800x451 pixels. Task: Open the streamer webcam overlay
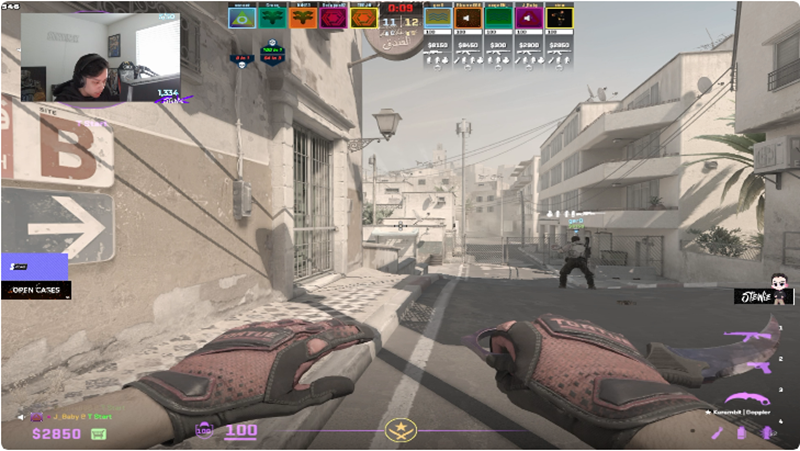point(100,56)
